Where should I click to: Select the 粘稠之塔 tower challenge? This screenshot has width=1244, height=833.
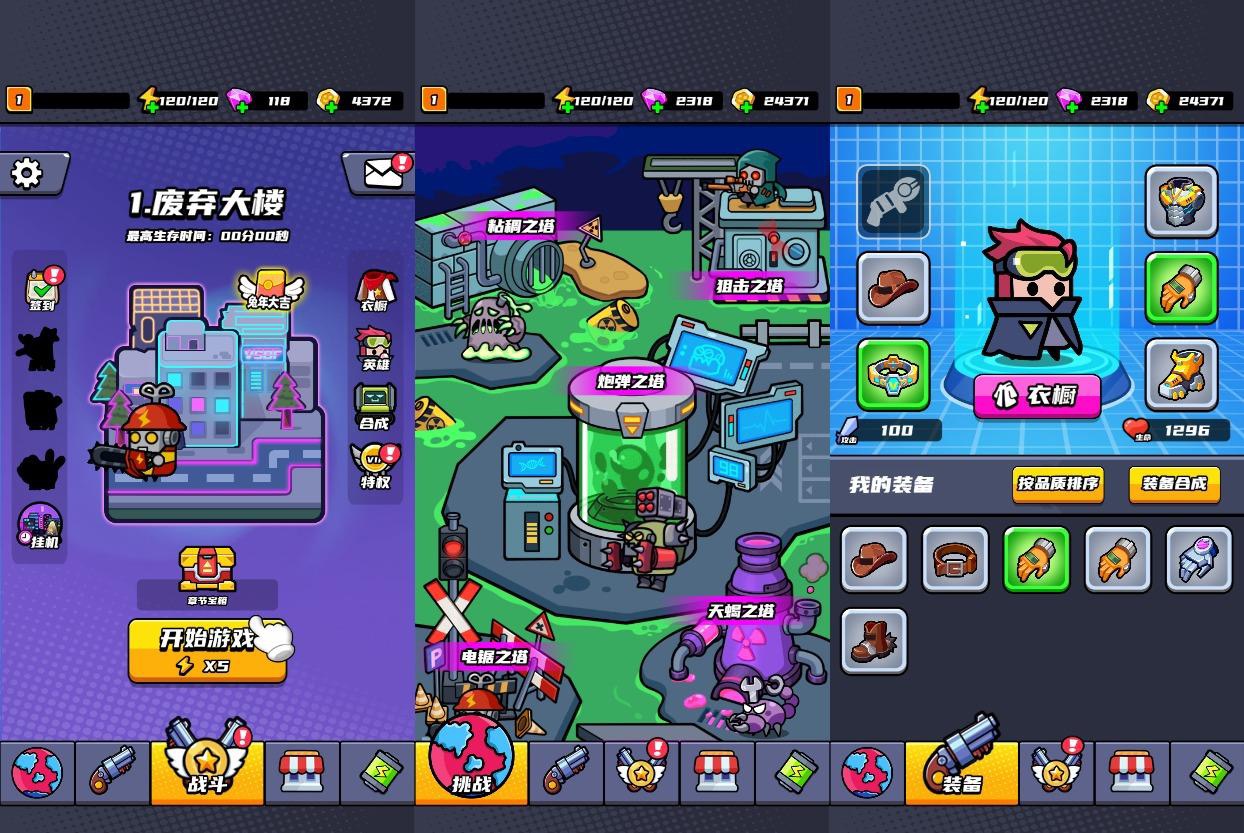520,227
